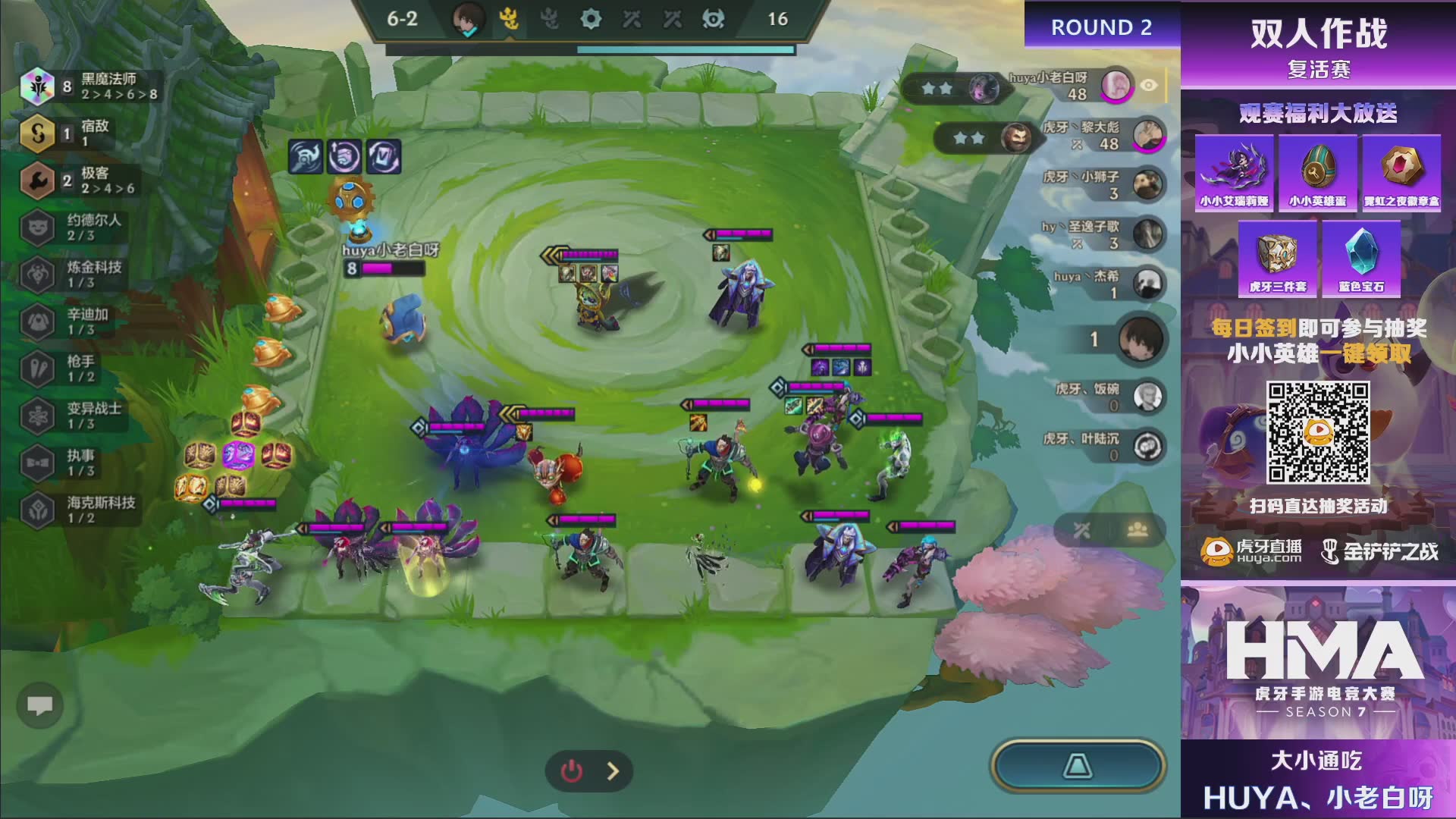Image resolution: width=1456 pixels, height=819 pixels.
Task: Click the red power icon button
Action: [571, 771]
